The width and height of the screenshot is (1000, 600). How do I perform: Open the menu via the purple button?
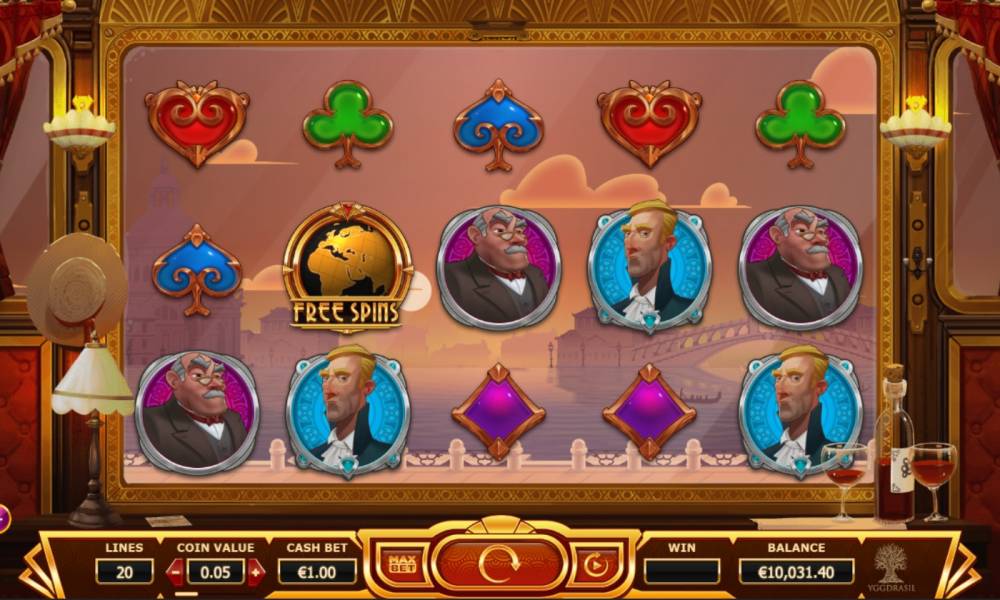coord(3,518)
